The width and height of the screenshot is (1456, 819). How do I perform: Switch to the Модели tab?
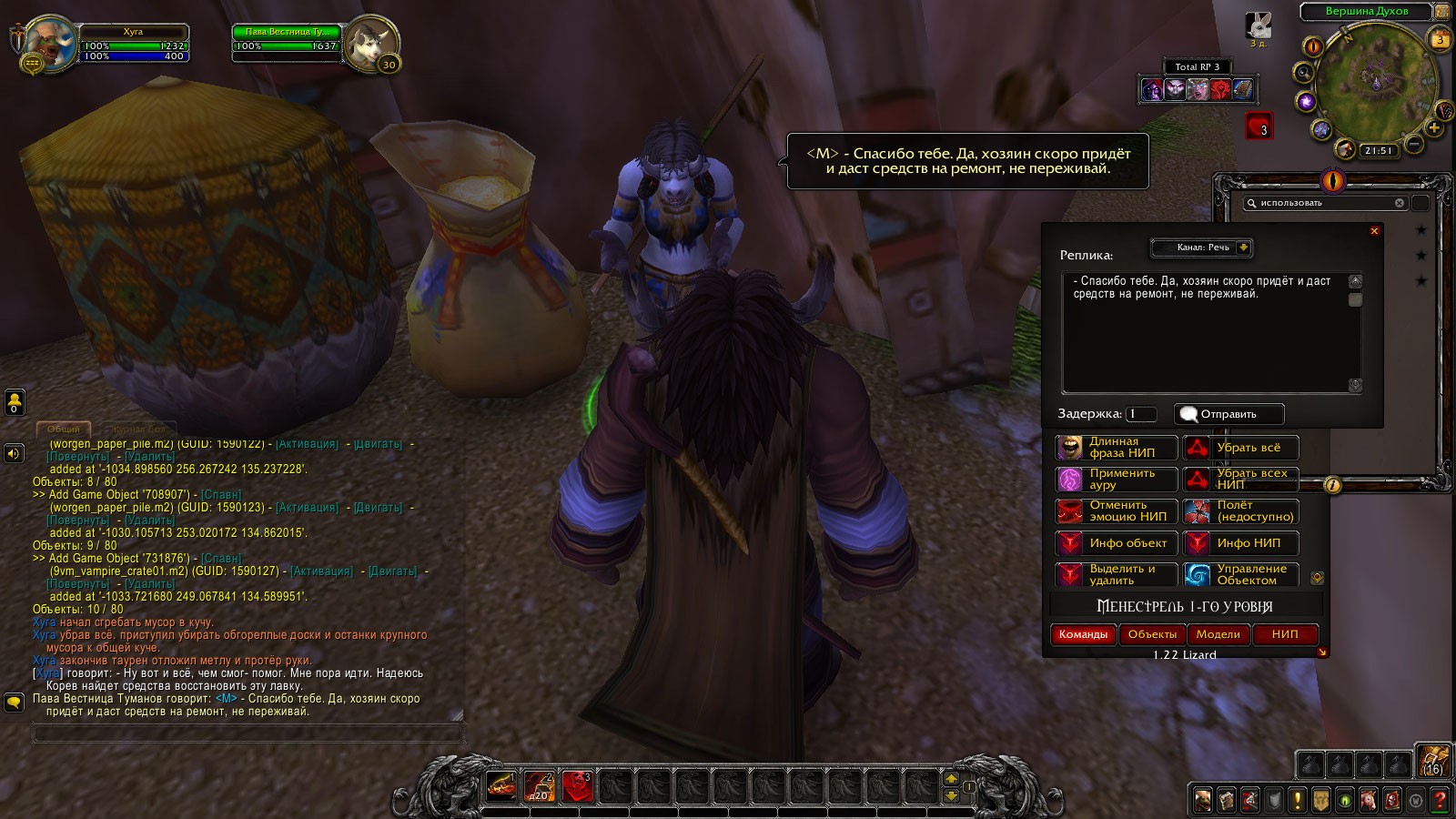point(1218,634)
